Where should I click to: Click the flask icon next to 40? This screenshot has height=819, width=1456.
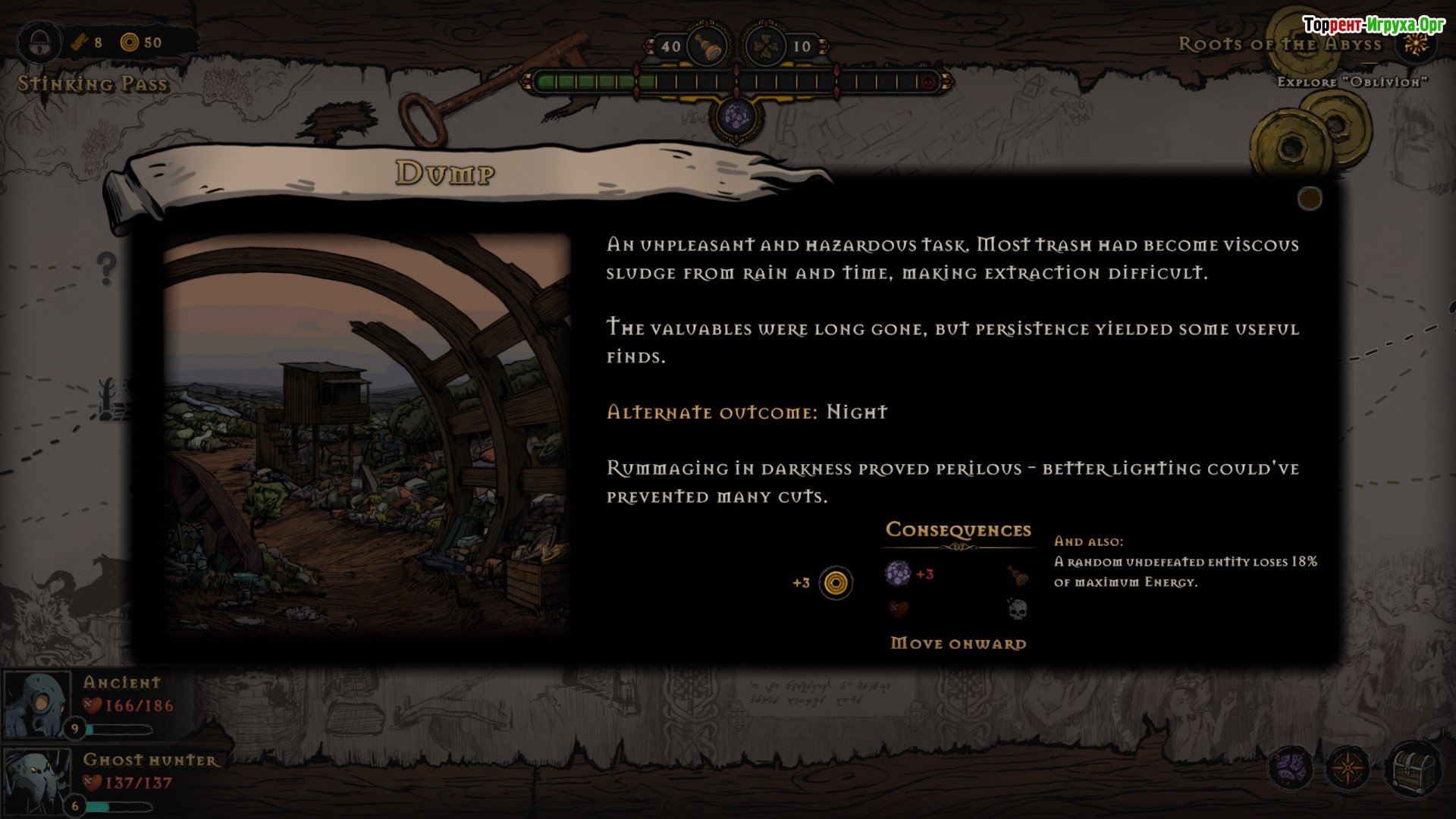point(708,47)
